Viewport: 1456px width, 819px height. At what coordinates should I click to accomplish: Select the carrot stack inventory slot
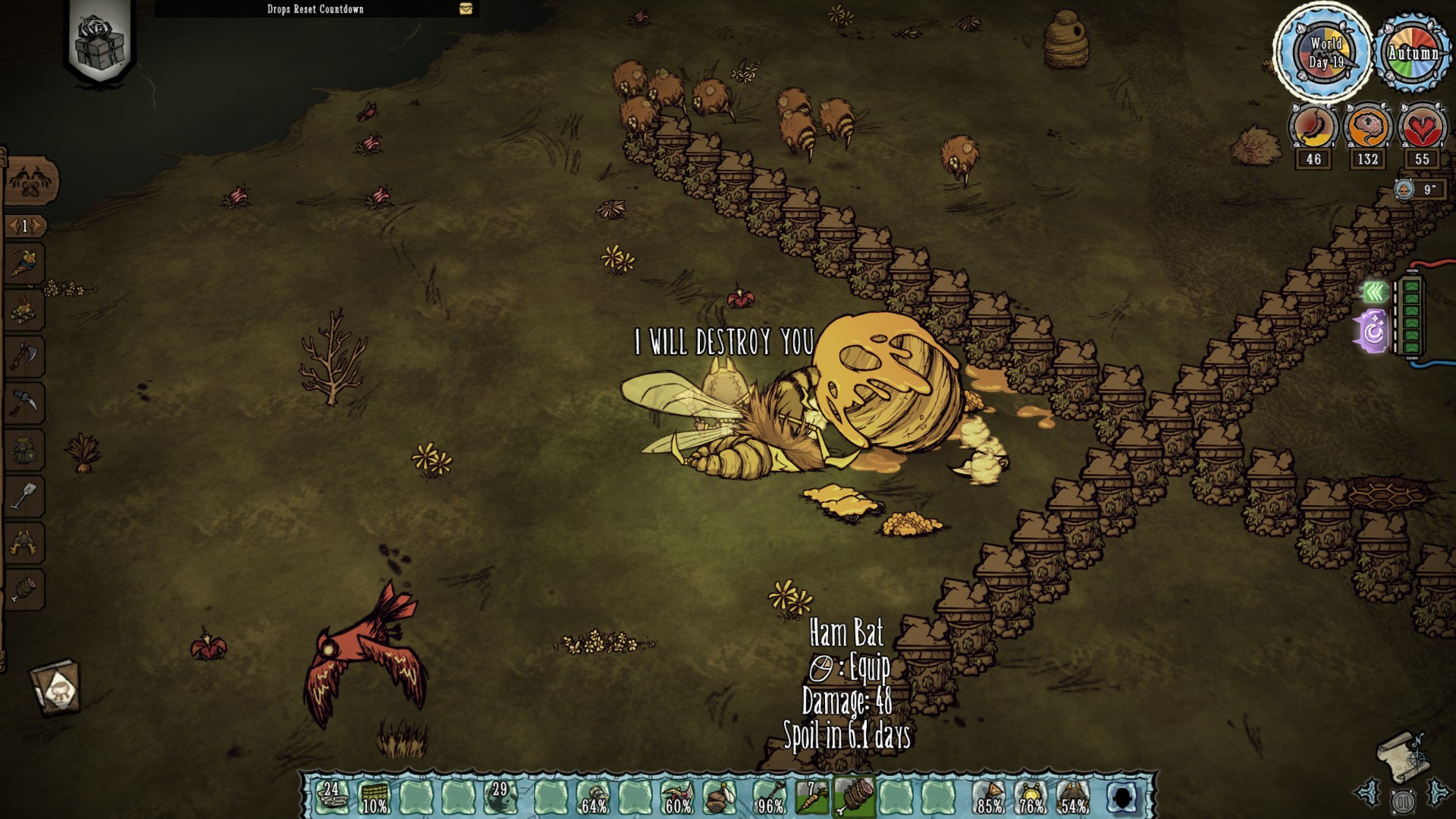tap(812, 797)
